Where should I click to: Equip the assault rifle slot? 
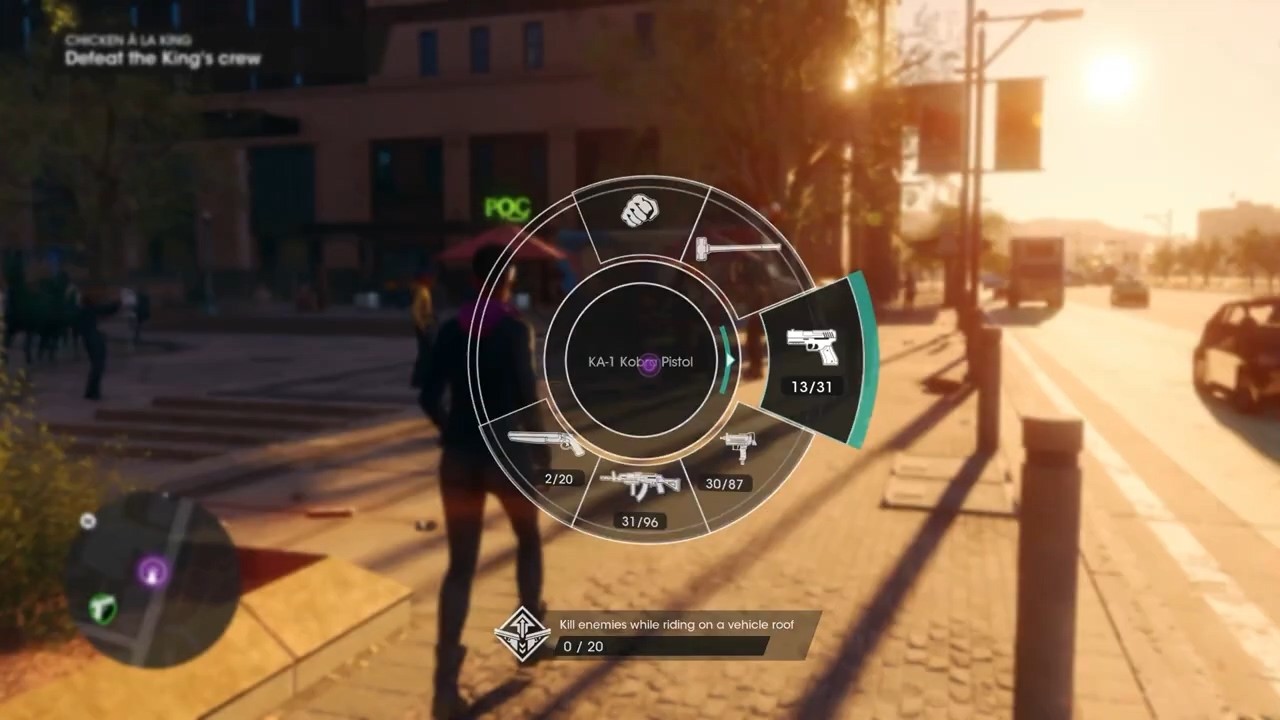[640, 493]
